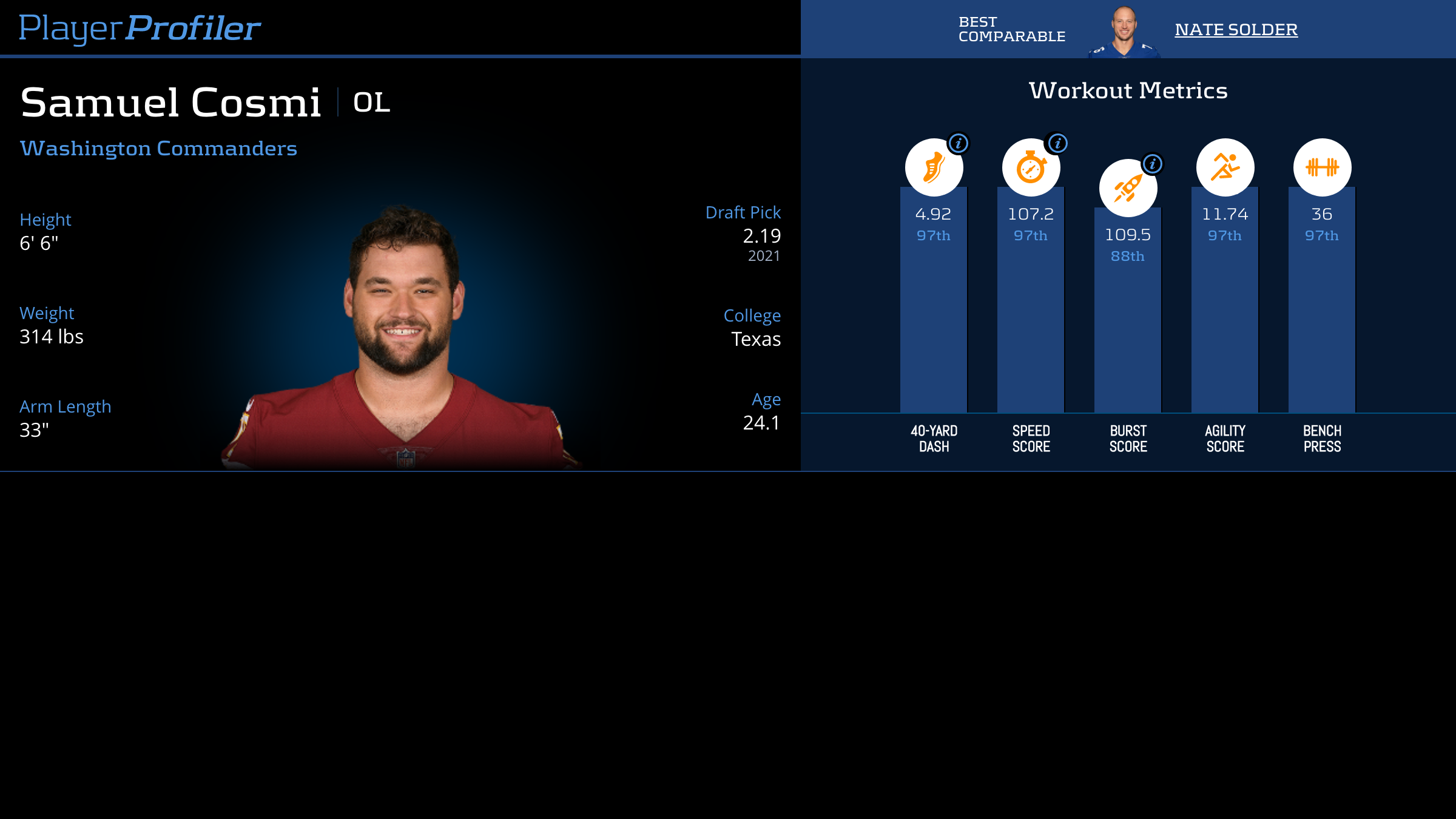The width and height of the screenshot is (1456, 819).
Task: Select Nate Solder's headshot thumbnail
Action: [1124, 32]
